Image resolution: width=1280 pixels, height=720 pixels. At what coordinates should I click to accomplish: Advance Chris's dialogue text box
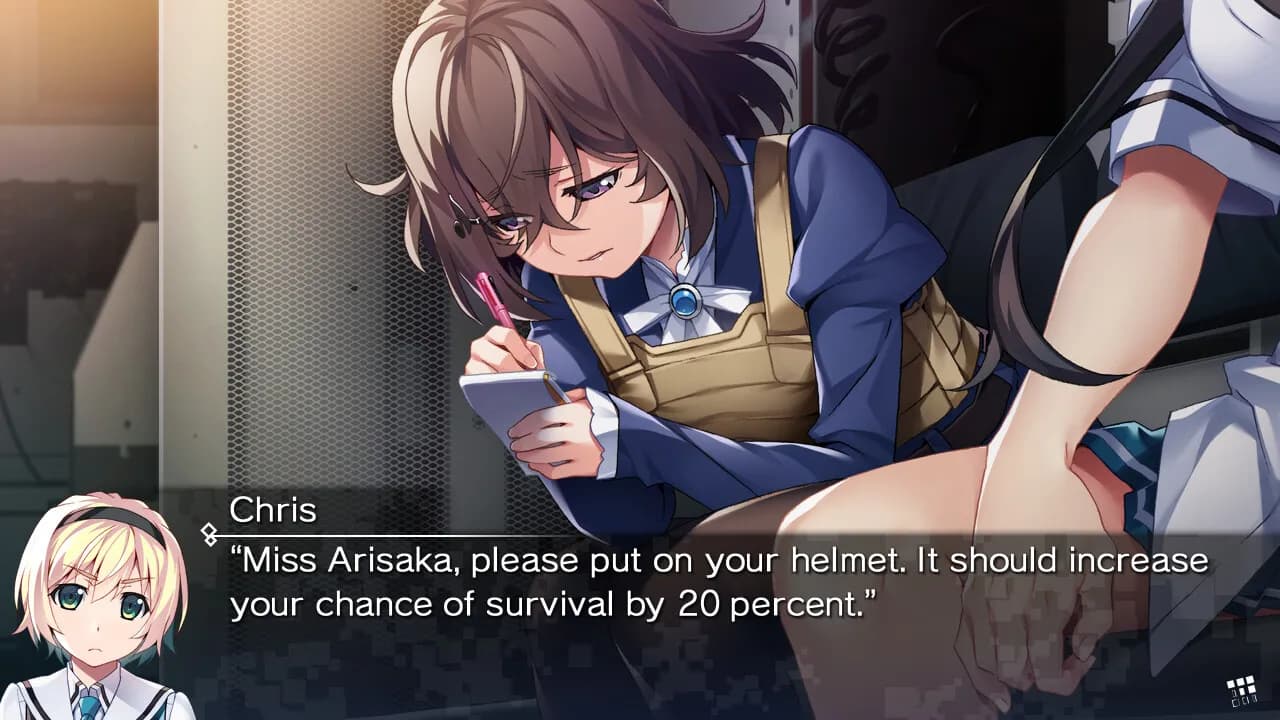tap(718, 581)
